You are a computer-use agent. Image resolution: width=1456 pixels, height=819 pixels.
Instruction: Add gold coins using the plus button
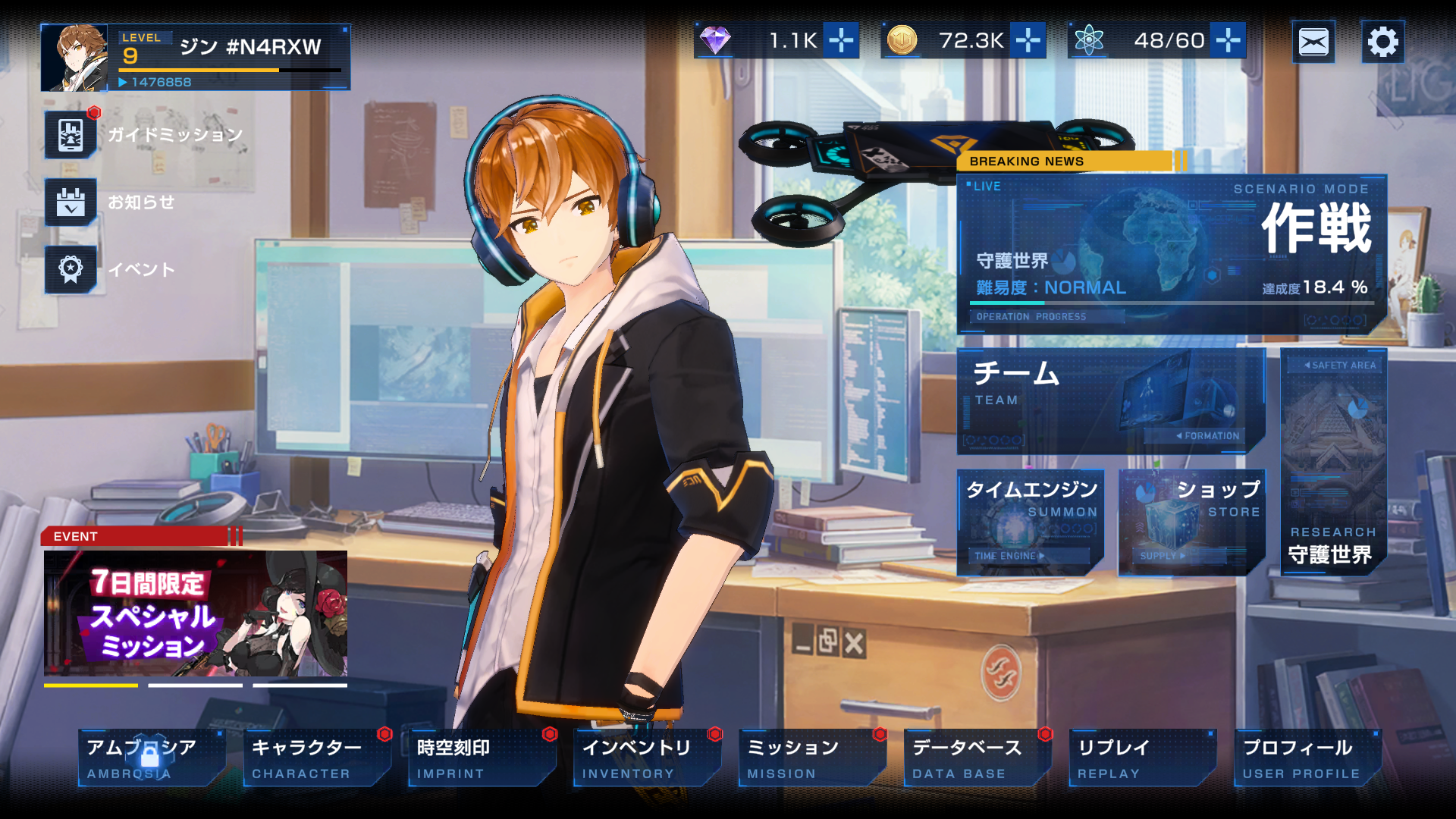[1028, 40]
